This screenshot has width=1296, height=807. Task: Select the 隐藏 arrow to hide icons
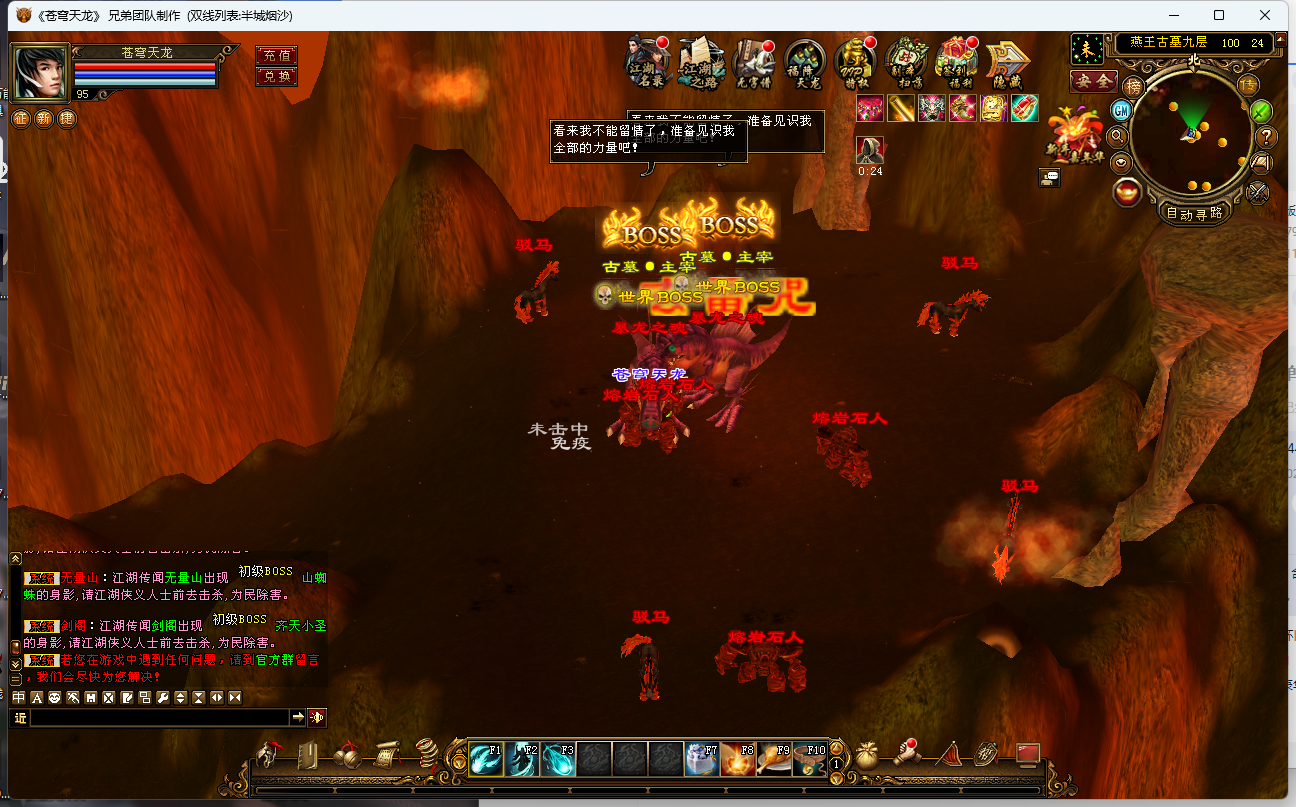tap(1008, 63)
